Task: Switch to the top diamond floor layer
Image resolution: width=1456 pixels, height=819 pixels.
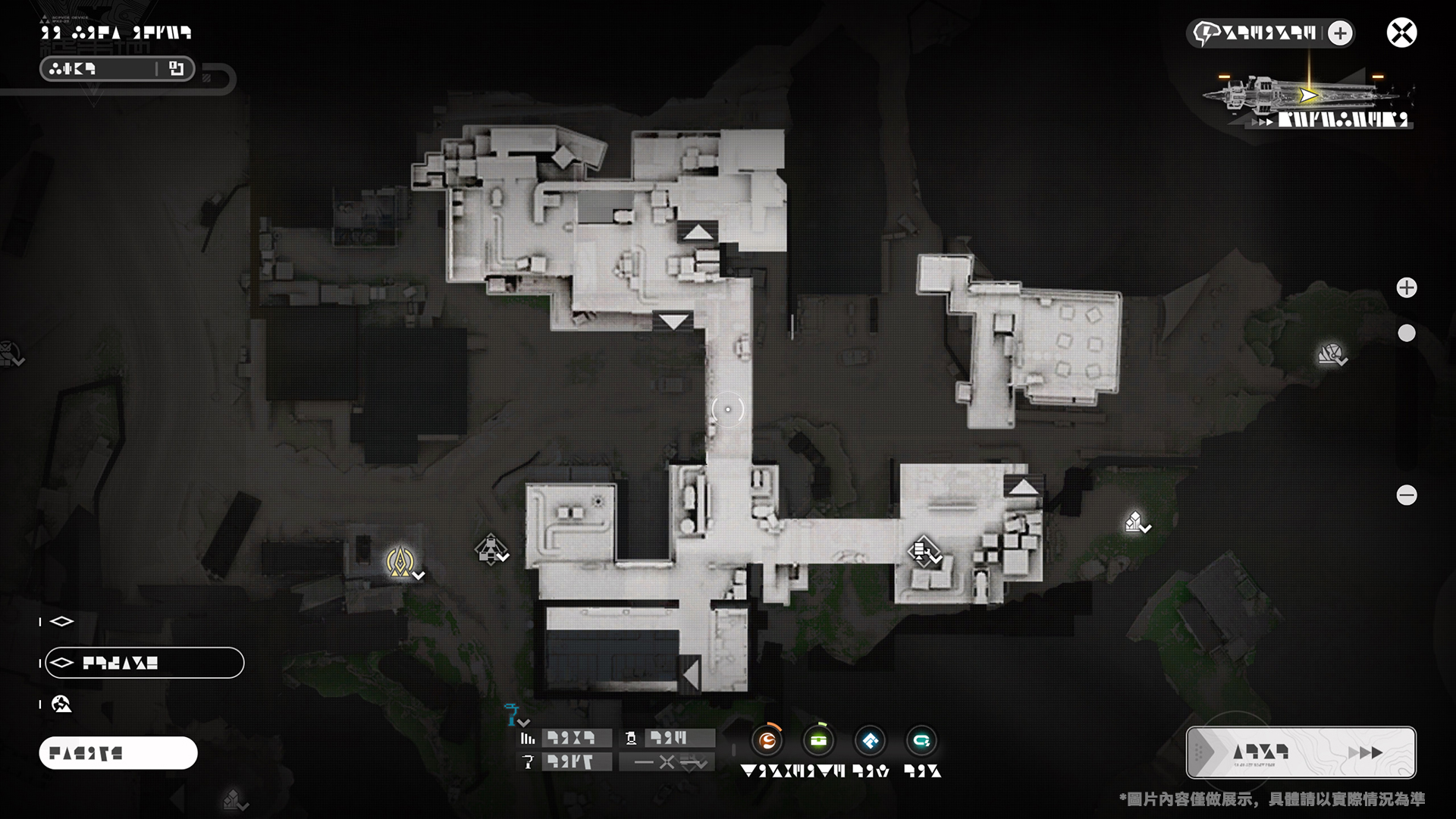Action: pos(61,622)
